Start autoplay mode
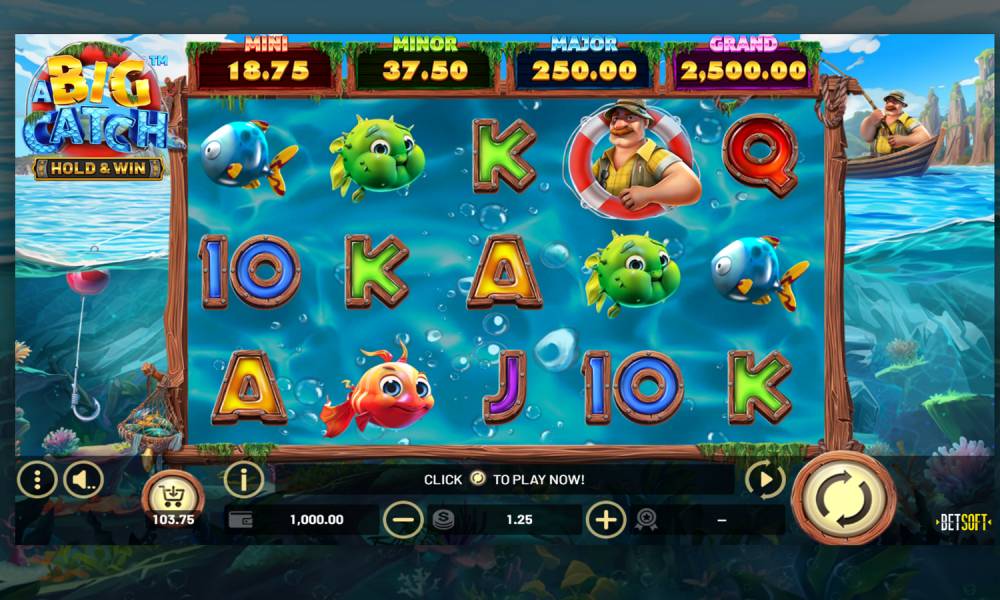Viewport: 1000px width, 600px height. tap(765, 480)
